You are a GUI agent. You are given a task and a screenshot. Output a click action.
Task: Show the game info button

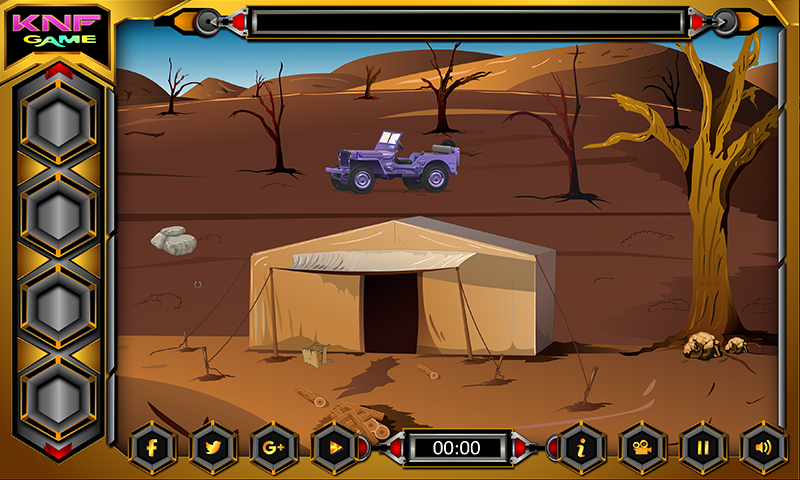coord(580,447)
